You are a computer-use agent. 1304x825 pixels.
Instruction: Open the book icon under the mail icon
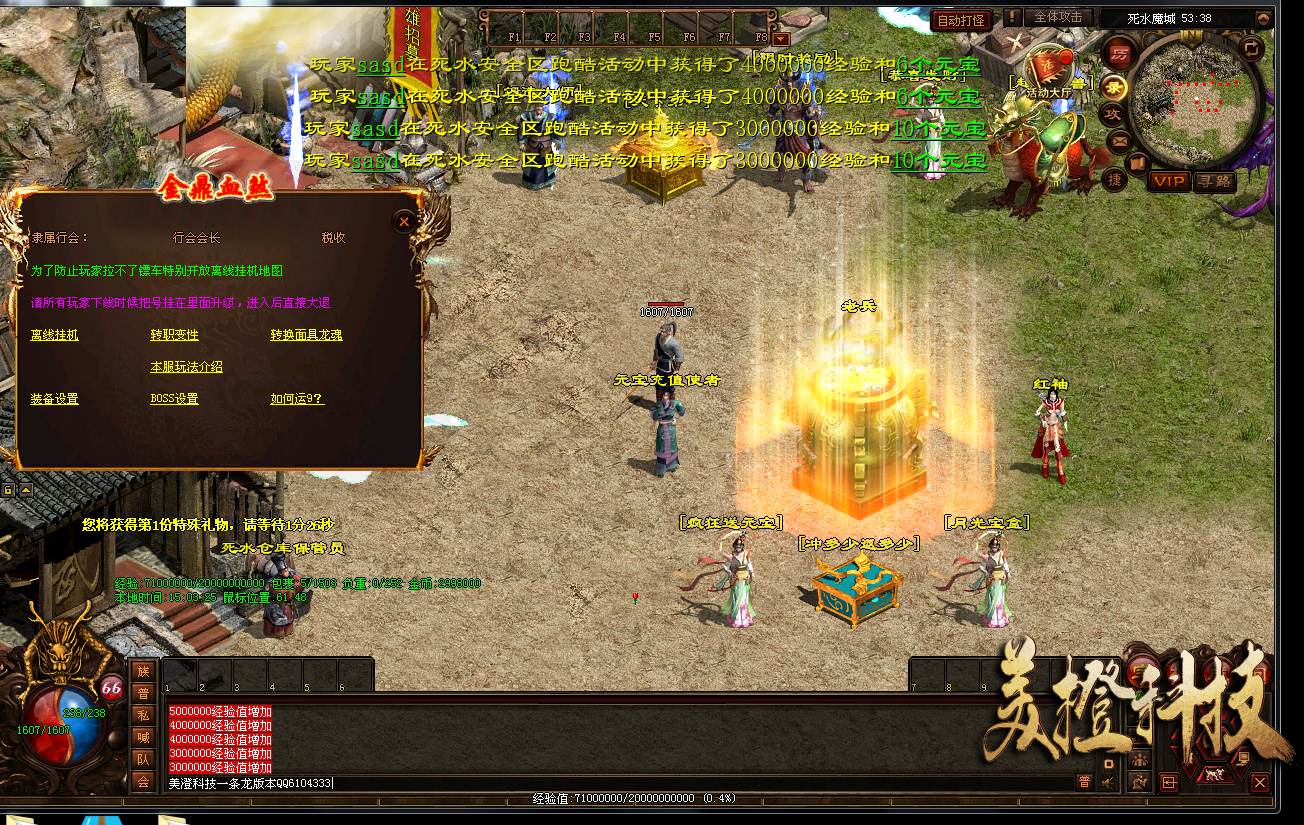(x=1136, y=162)
